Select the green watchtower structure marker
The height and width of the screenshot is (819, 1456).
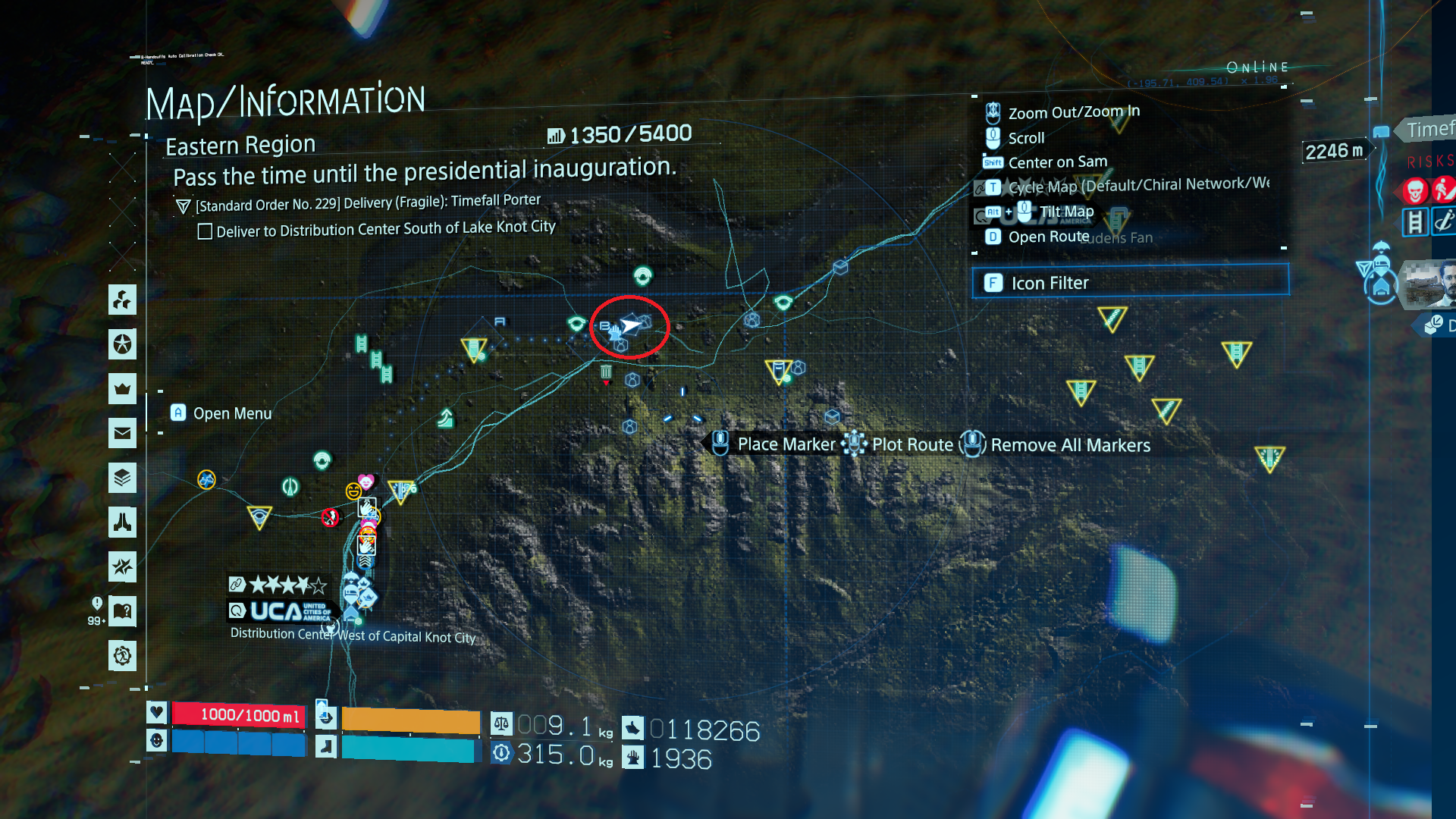[x=446, y=418]
